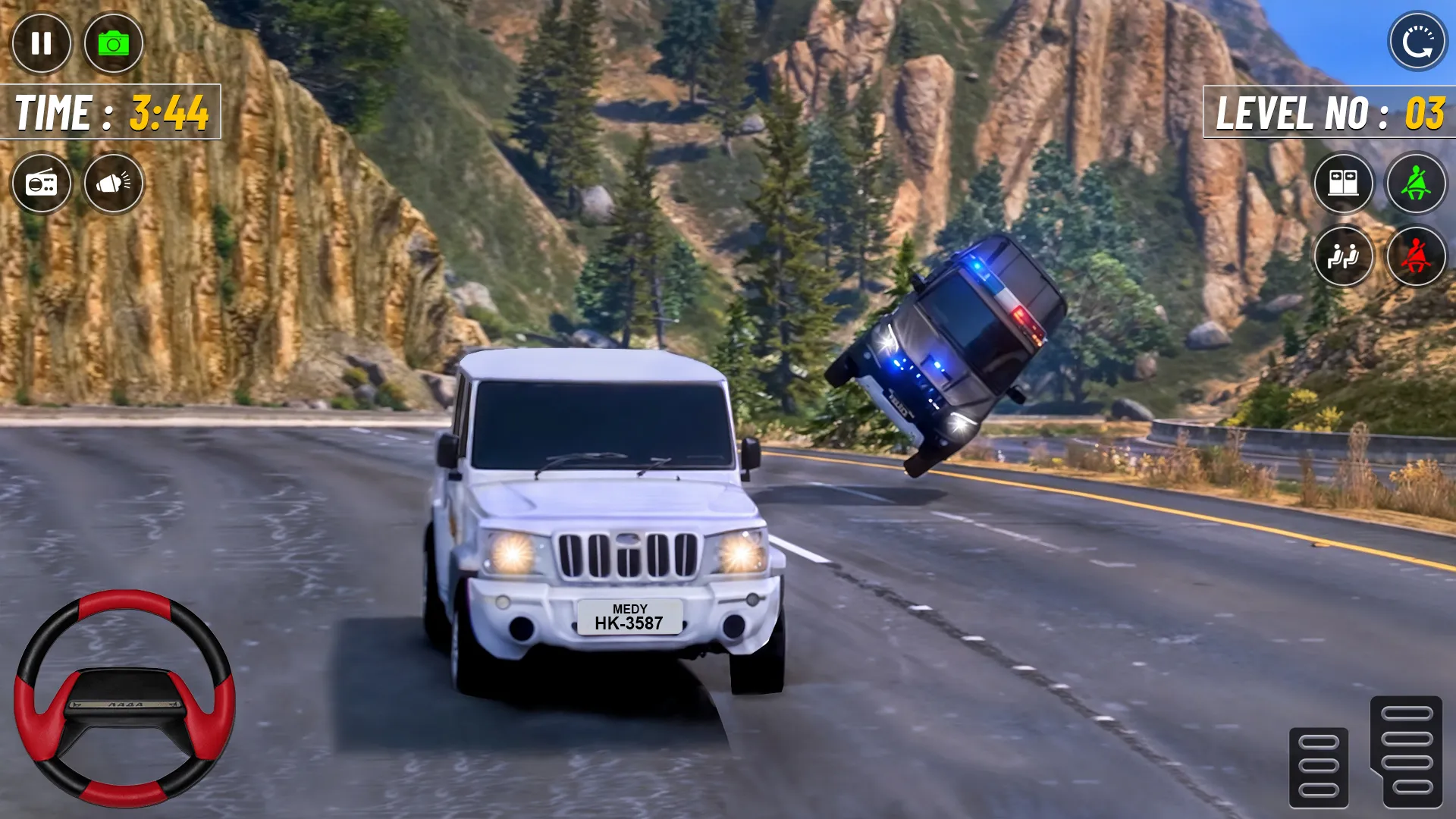
Task: Pause the game
Action: point(40,43)
